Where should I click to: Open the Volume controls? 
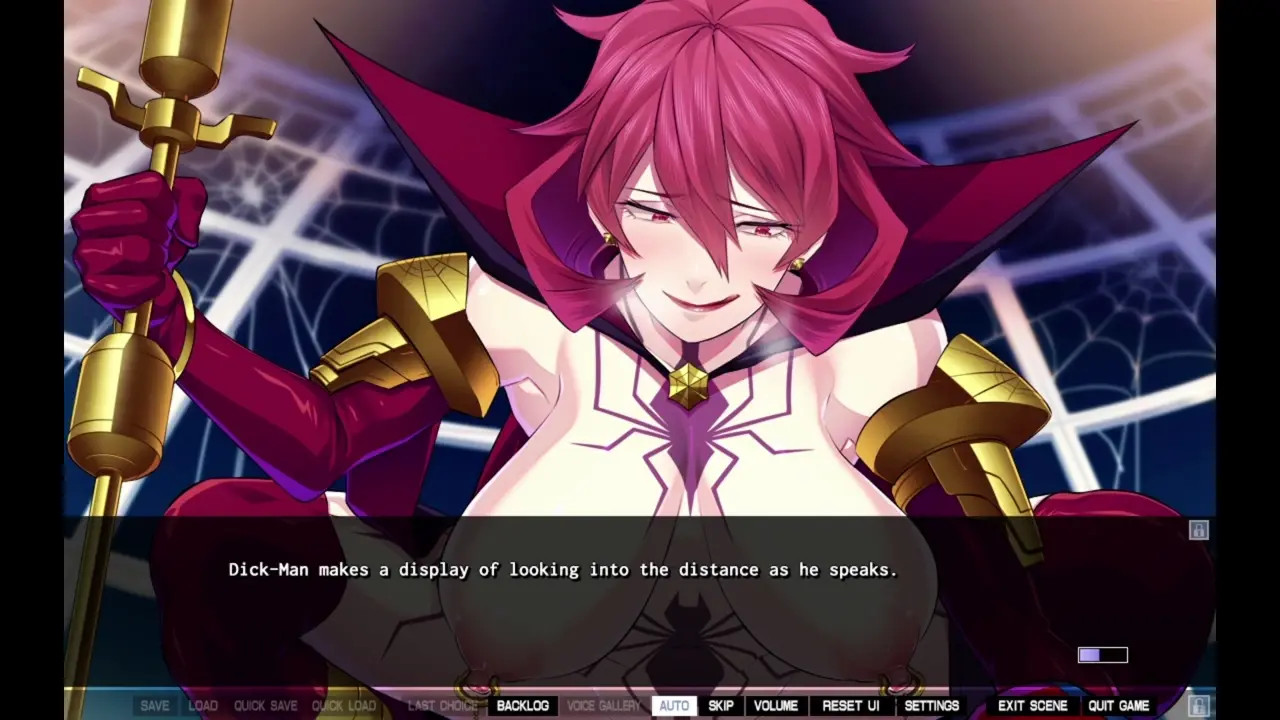pos(775,706)
